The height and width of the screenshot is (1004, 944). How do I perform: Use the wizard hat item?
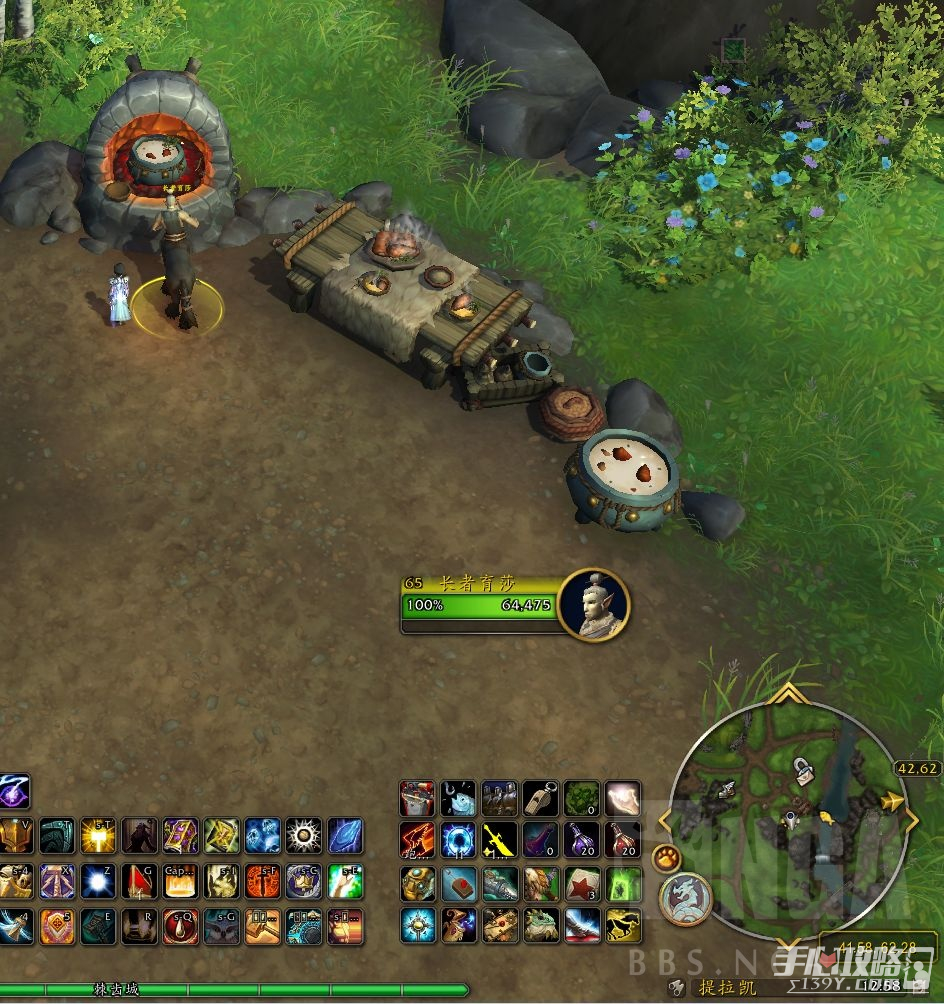point(459,926)
